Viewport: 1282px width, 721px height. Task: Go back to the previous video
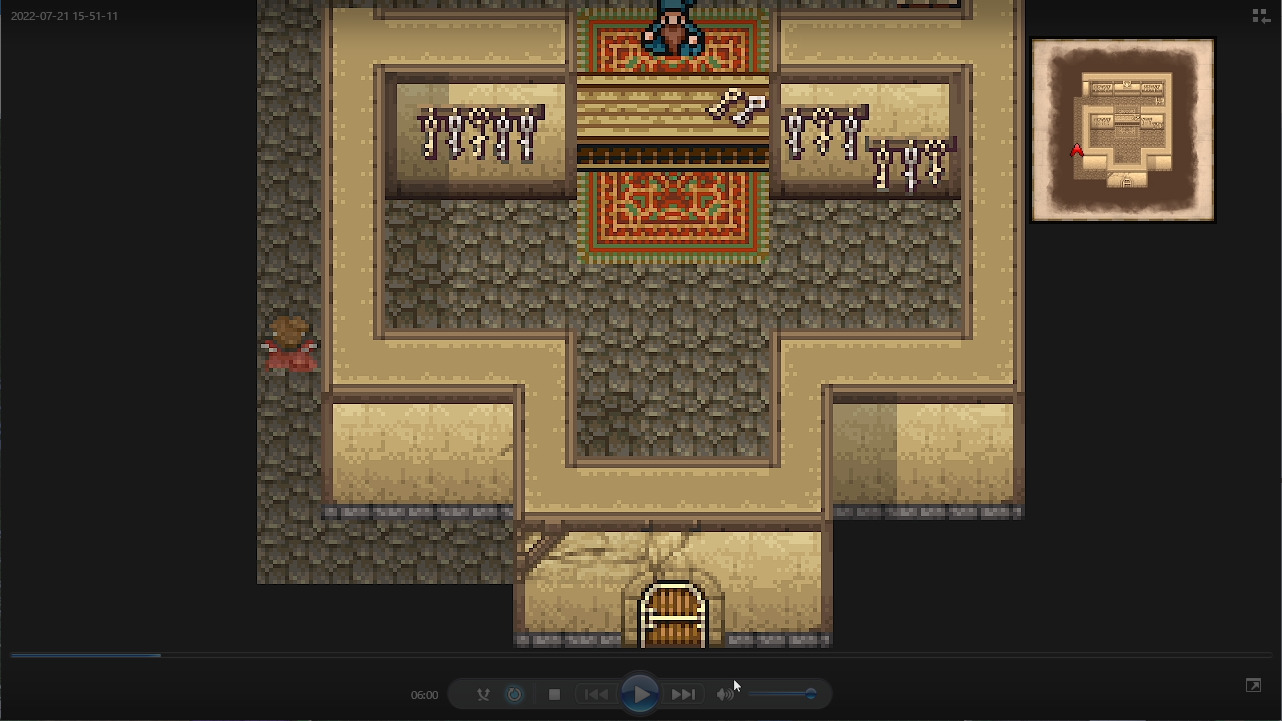point(596,694)
